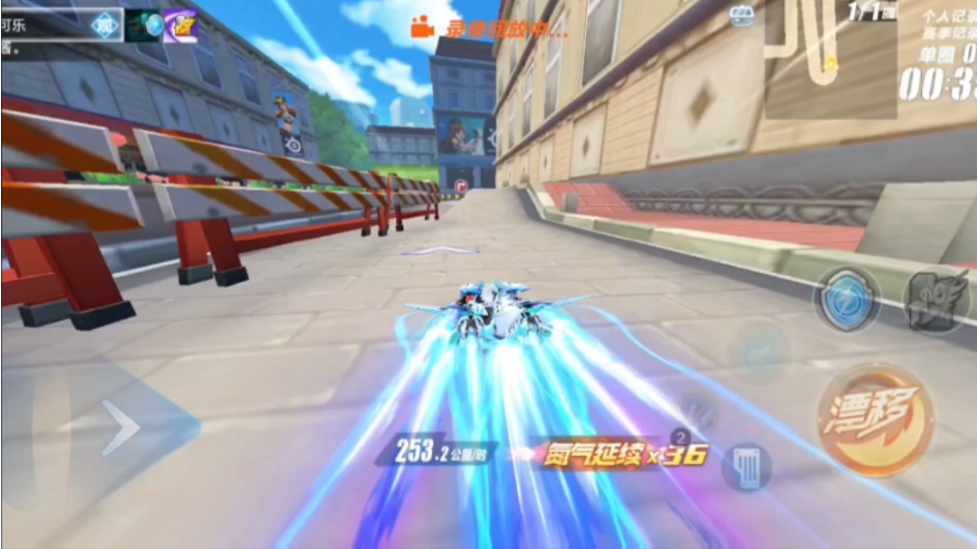The width and height of the screenshot is (977, 549).
Task: Activate the blue lightning shield skill
Action: coord(845,299)
